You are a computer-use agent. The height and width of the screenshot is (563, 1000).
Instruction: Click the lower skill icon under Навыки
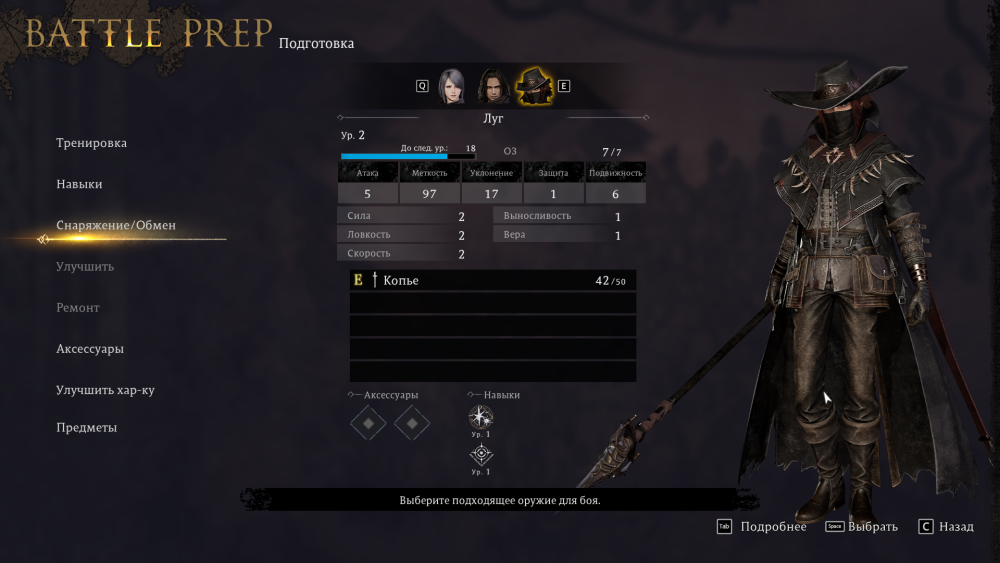[x=481, y=455]
